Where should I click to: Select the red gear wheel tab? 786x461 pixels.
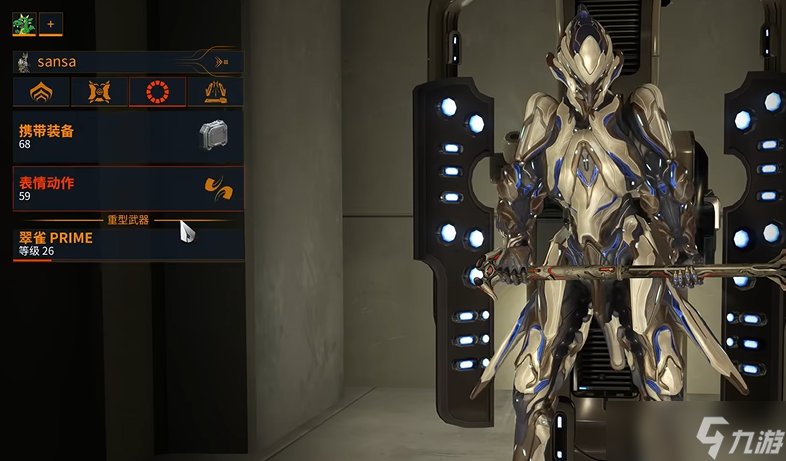pos(158,93)
